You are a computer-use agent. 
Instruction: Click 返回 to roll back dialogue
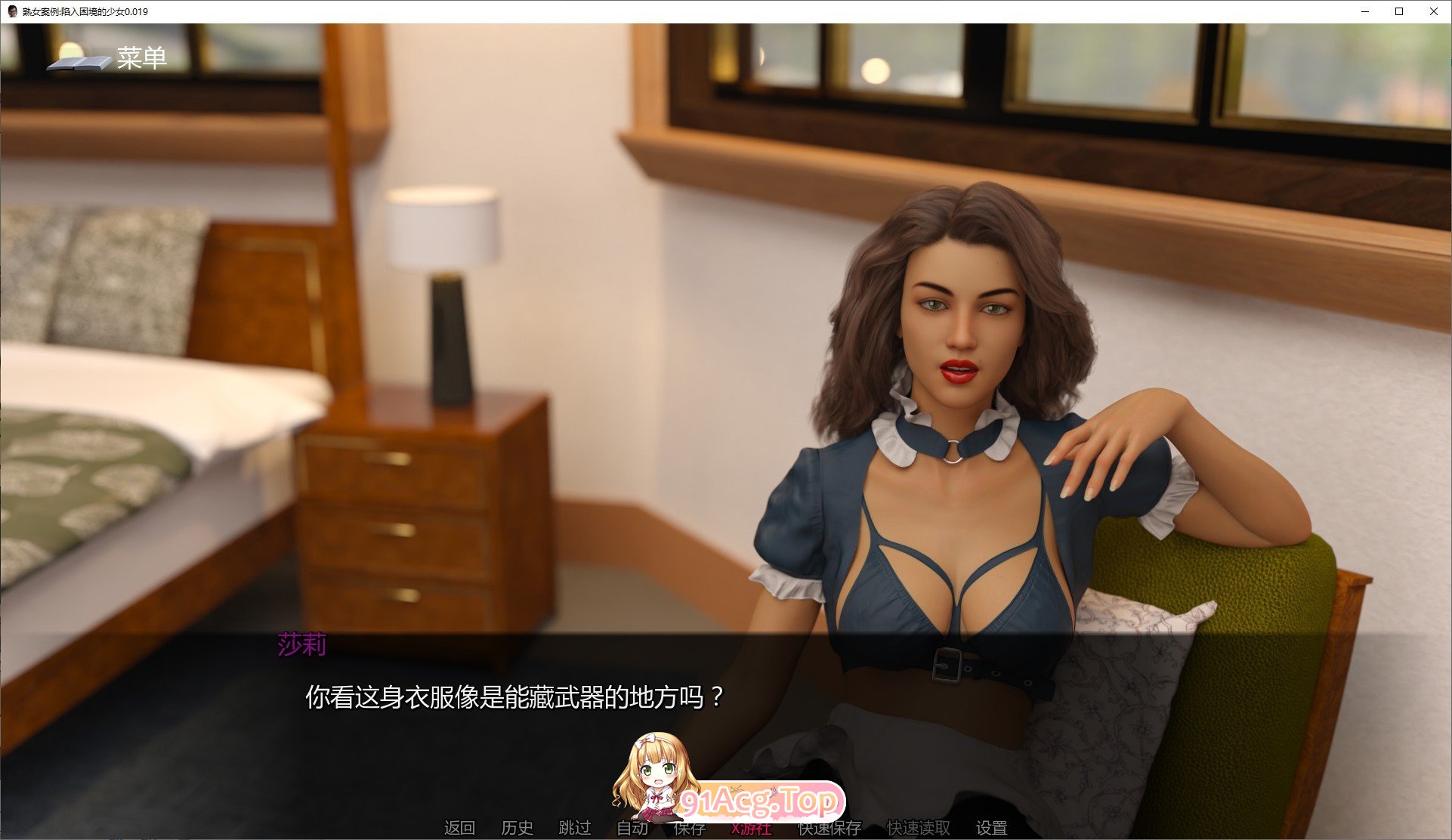click(459, 828)
